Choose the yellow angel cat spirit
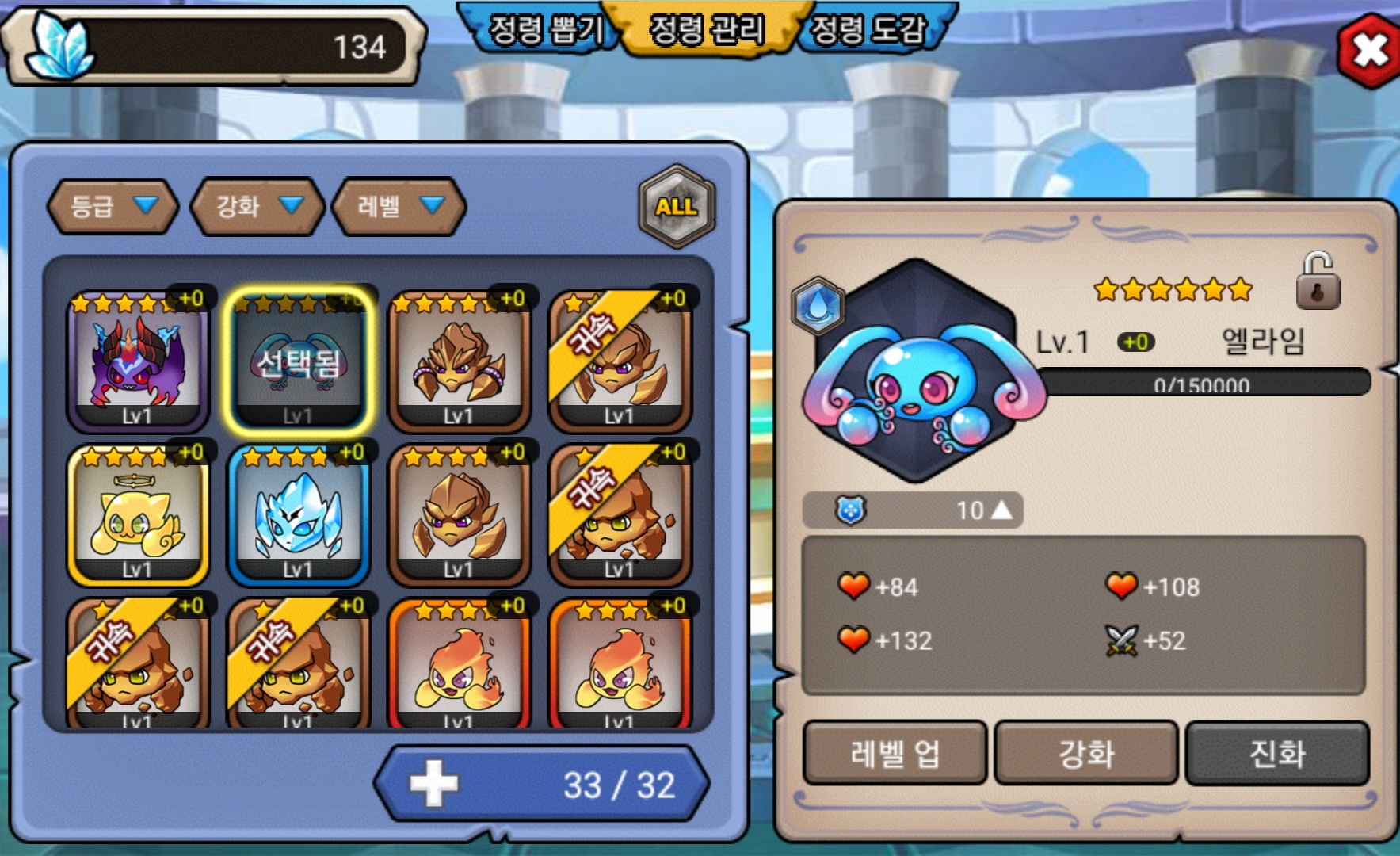The width and height of the screenshot is (1400, 856). tap(138, 515)
